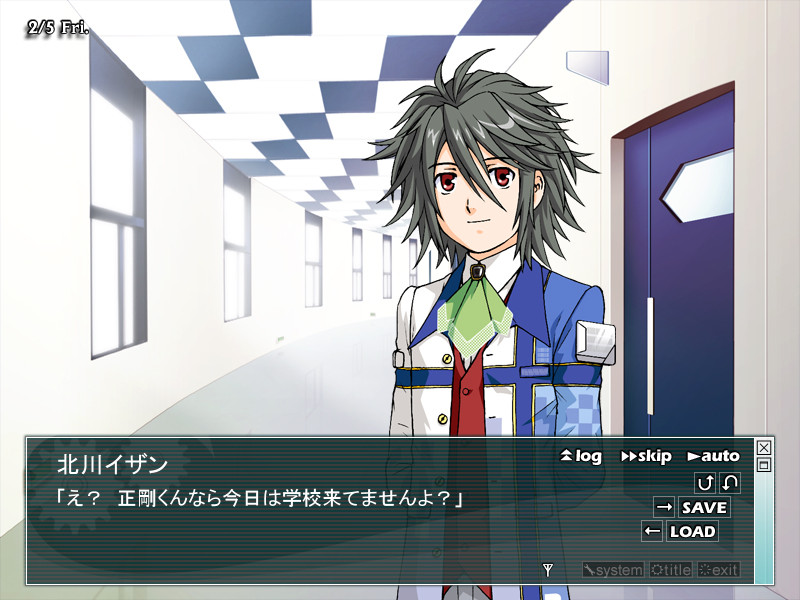
Task: Return to the title screen
Action: coord(669,570)
